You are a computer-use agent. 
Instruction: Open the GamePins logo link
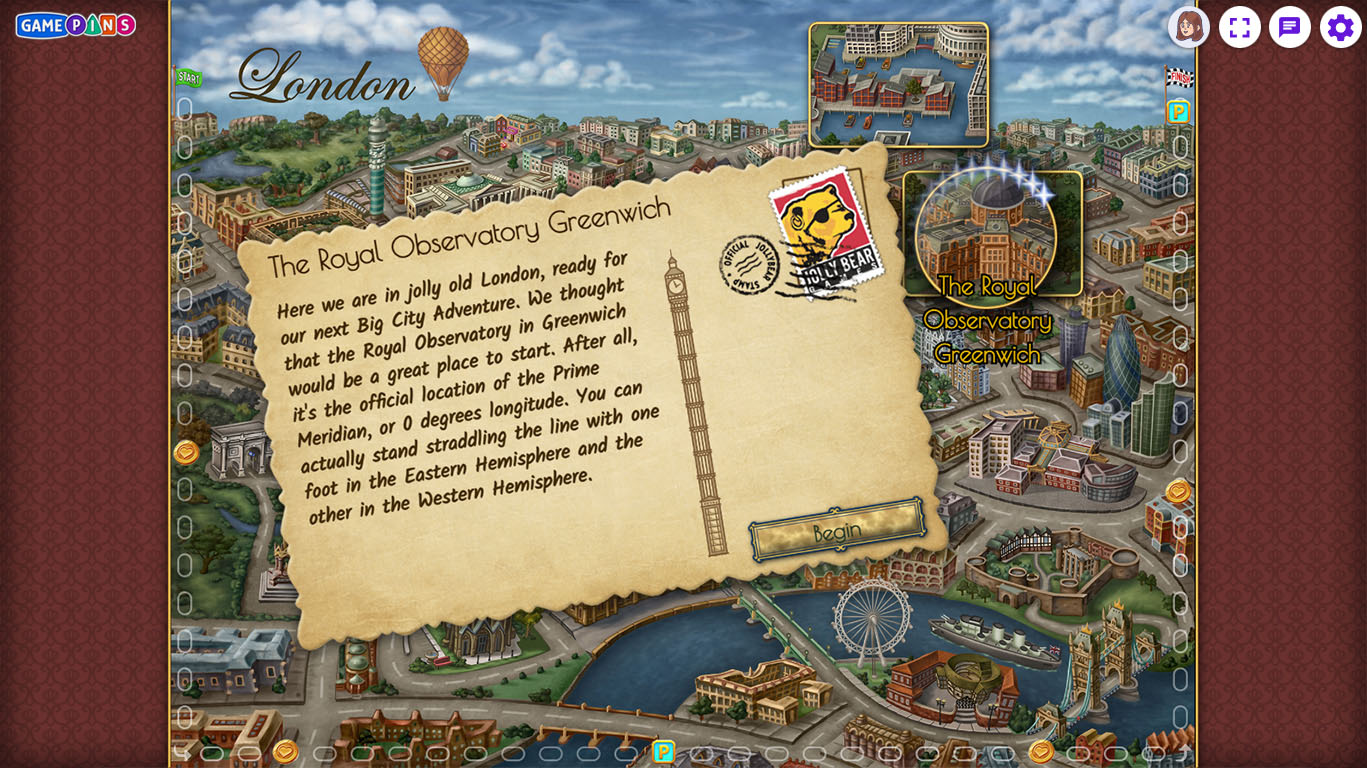(76, 25)
